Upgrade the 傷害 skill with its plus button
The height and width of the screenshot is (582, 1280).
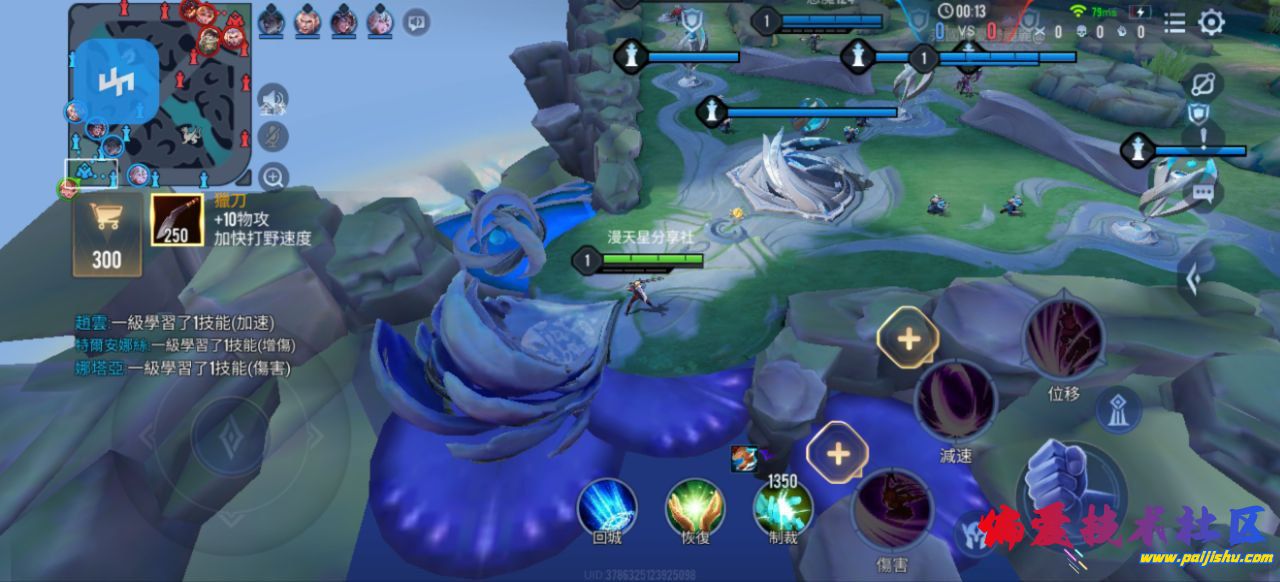point(837,453)
